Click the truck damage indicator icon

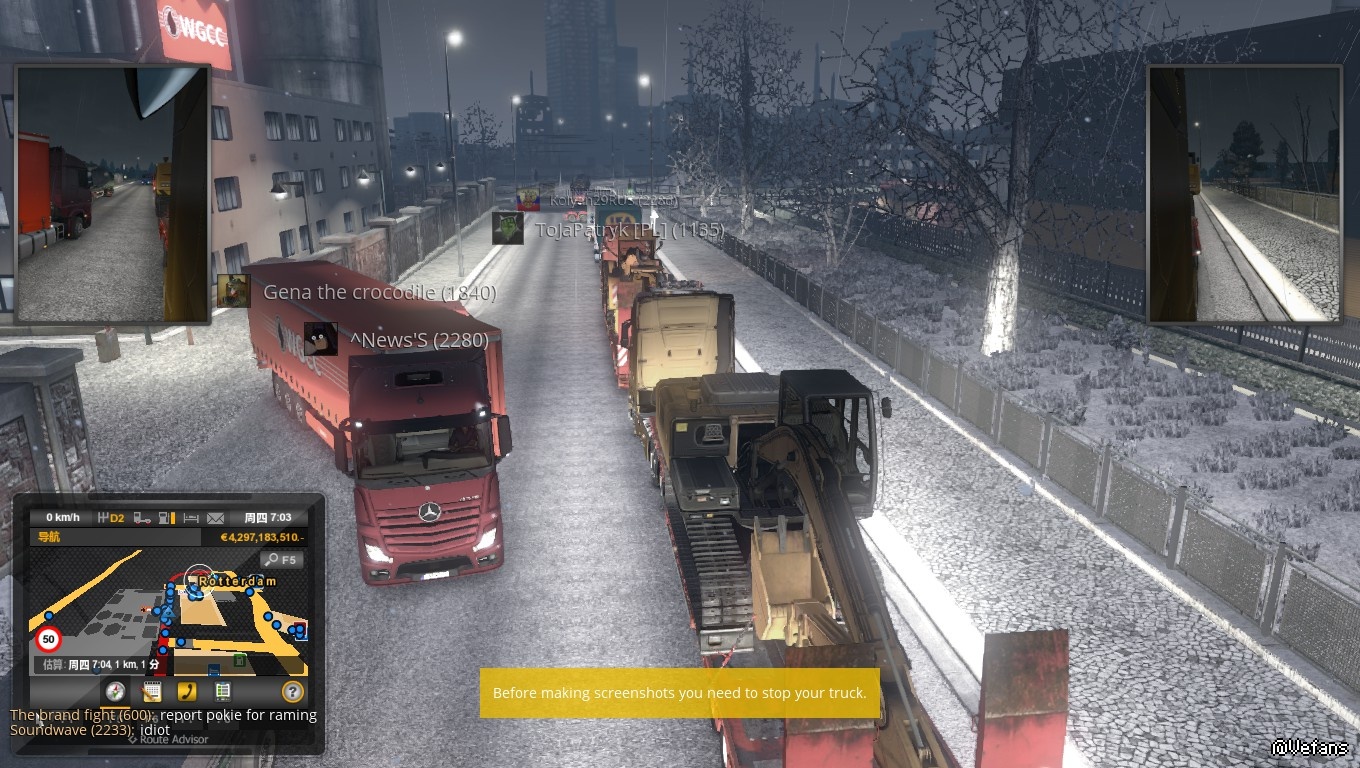click(x=142, y=518)
